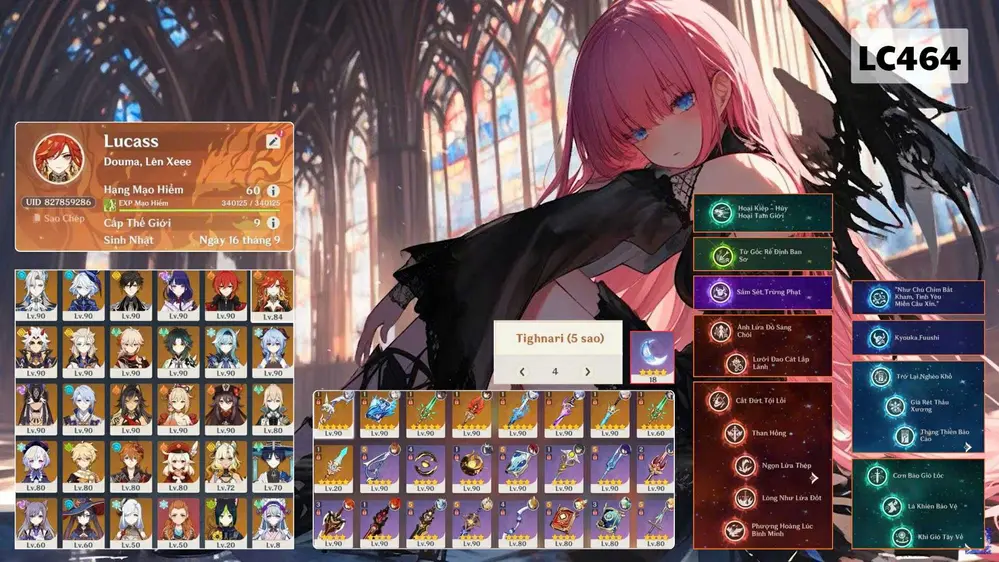Click the edit profile pencil icon
The image size is (999, 562).
click(x=273, y=142)
